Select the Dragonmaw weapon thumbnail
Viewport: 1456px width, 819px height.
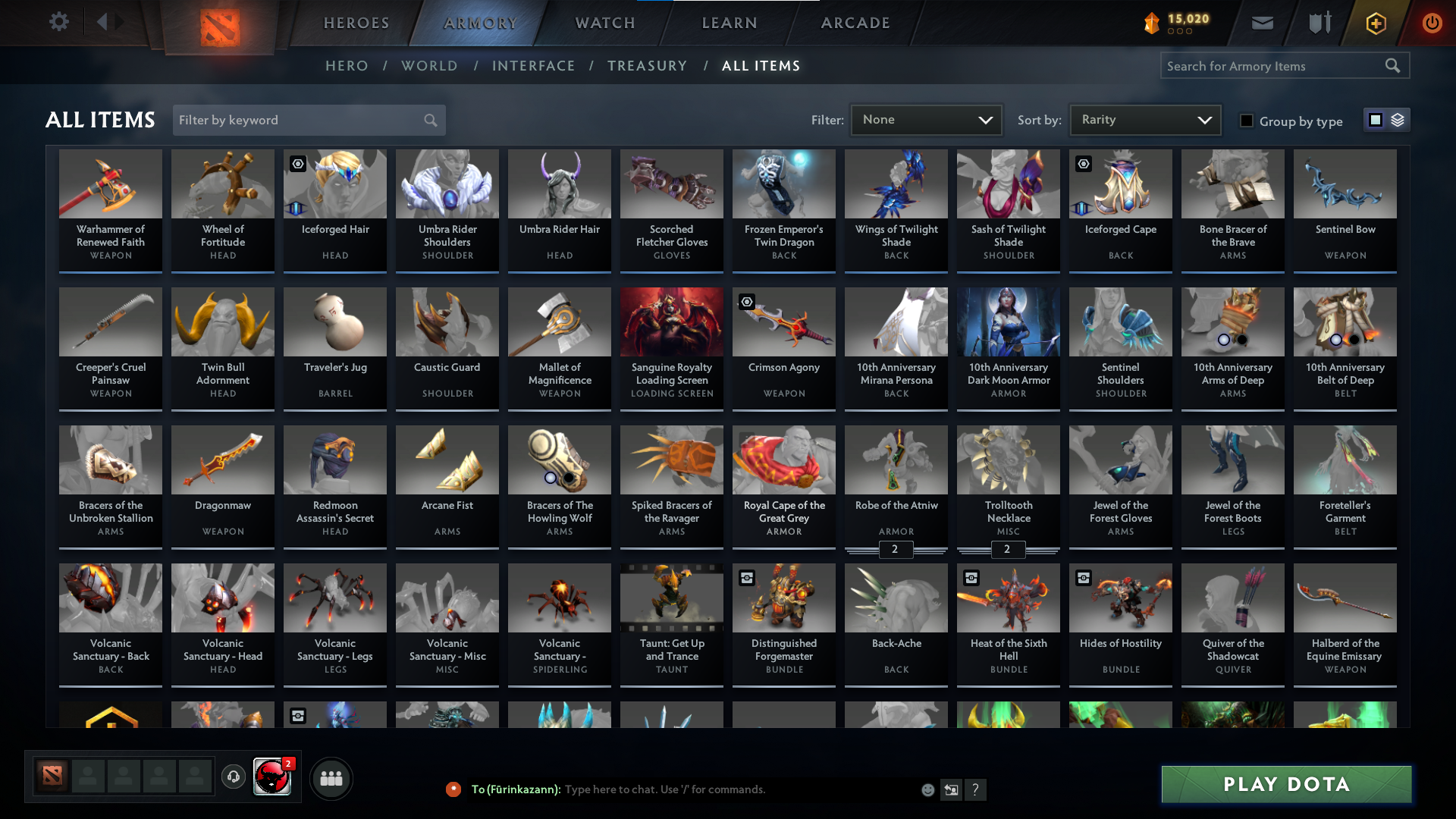[x=222, y=460]
